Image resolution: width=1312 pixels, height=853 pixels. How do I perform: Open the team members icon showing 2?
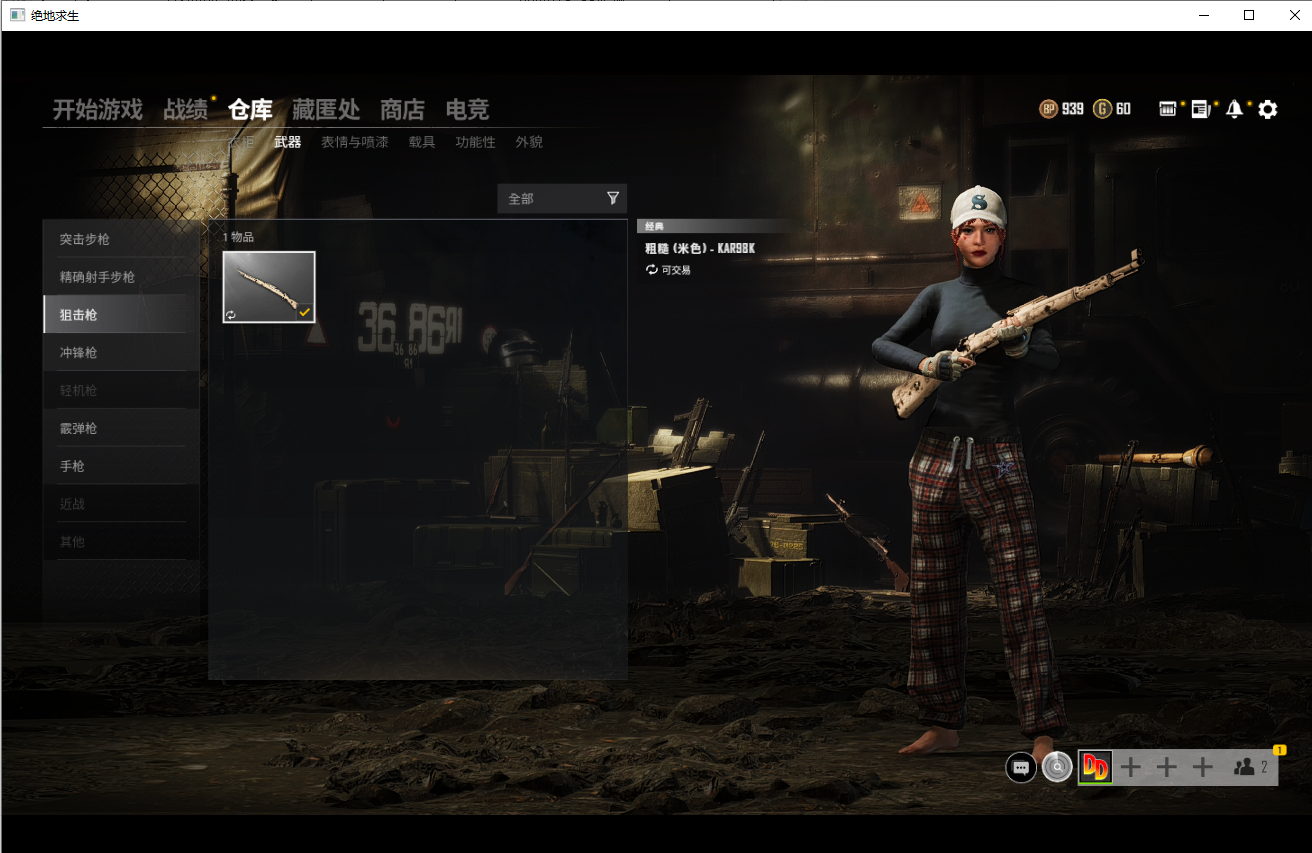coord(1246,766)
